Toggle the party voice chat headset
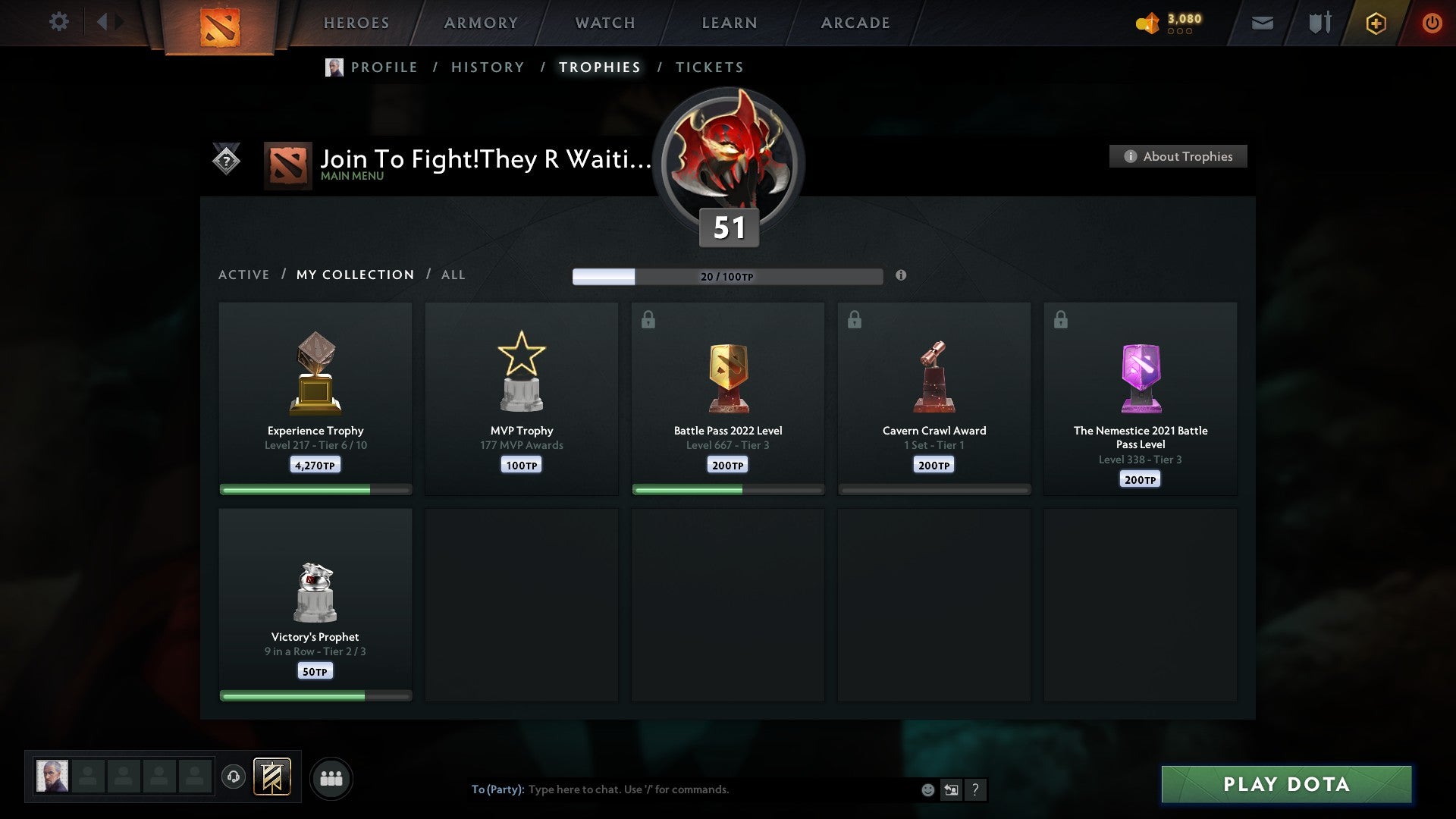This screenshot has width=1456, height=819. [x=234, y=777]
